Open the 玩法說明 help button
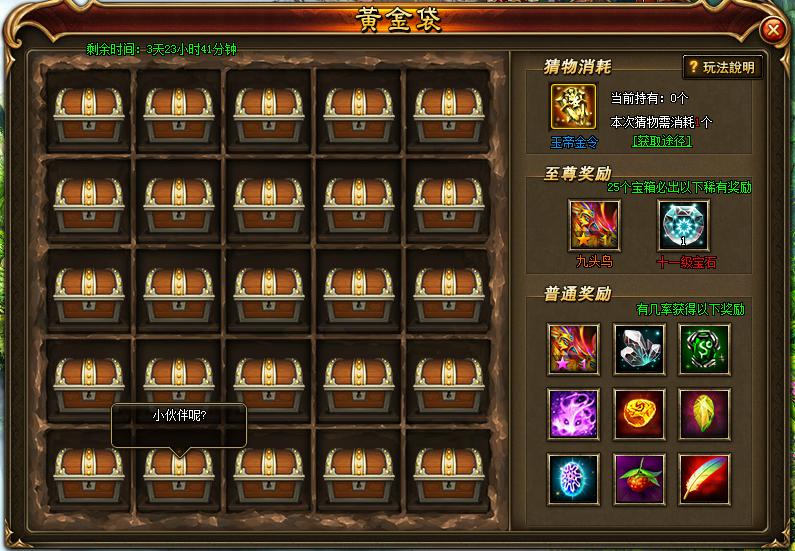 point(722,67)
